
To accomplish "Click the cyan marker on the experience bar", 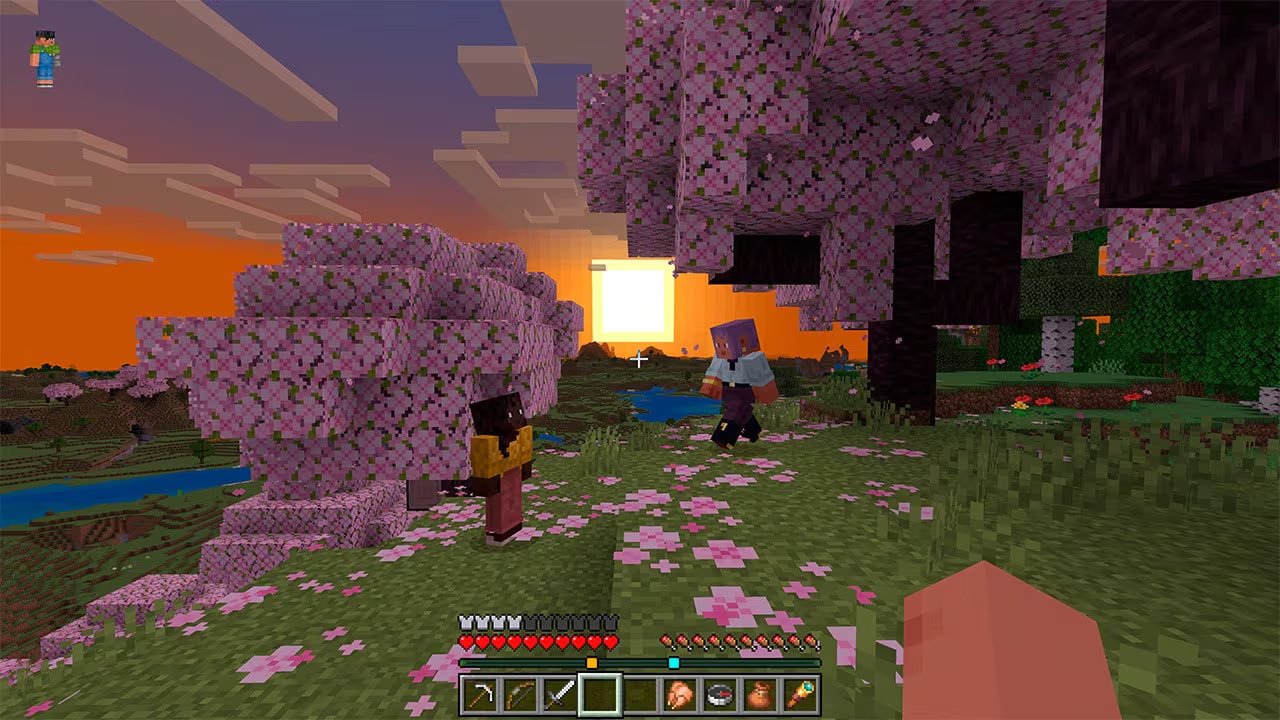I will 673,662.
